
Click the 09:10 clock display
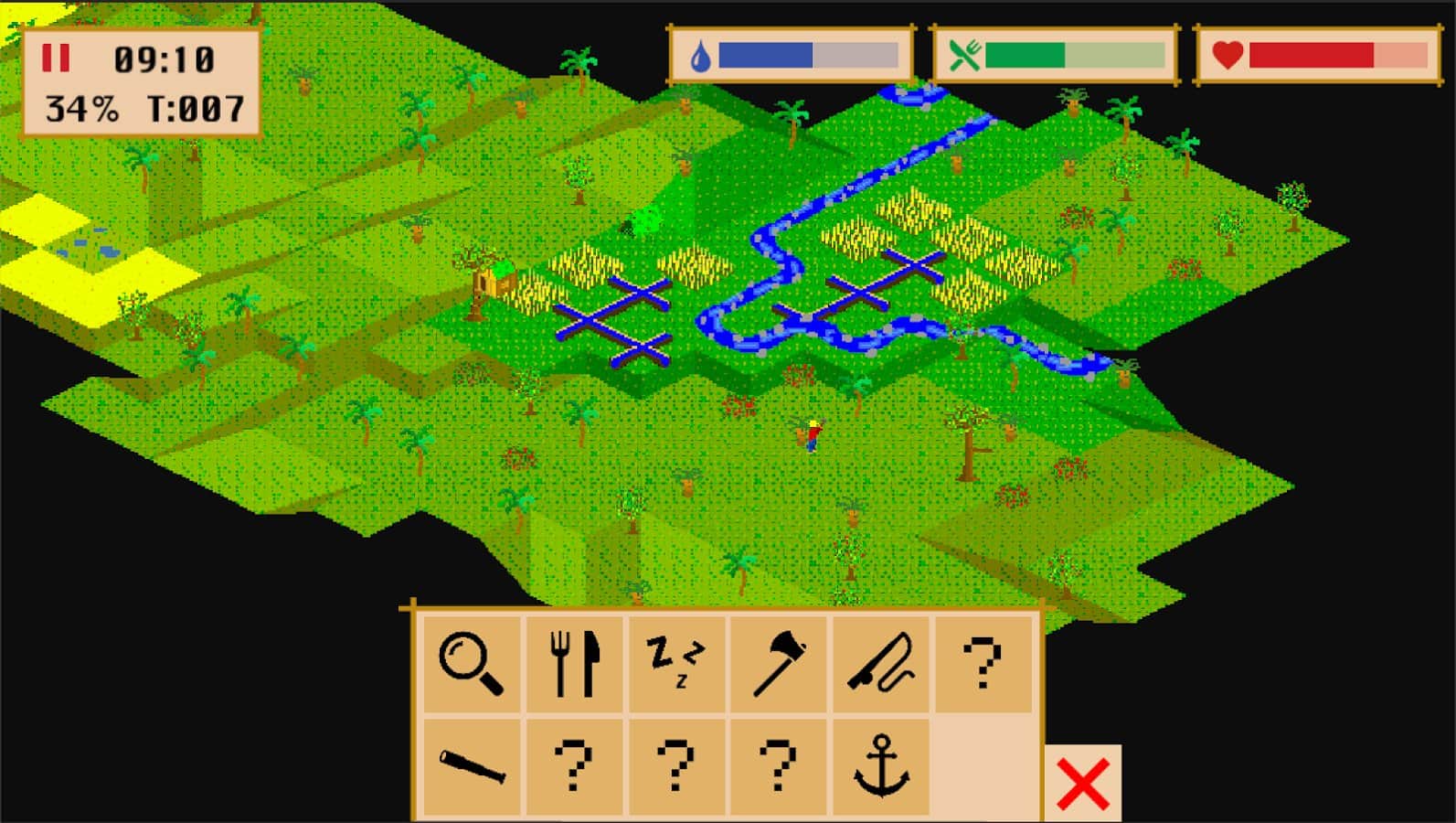162,57
